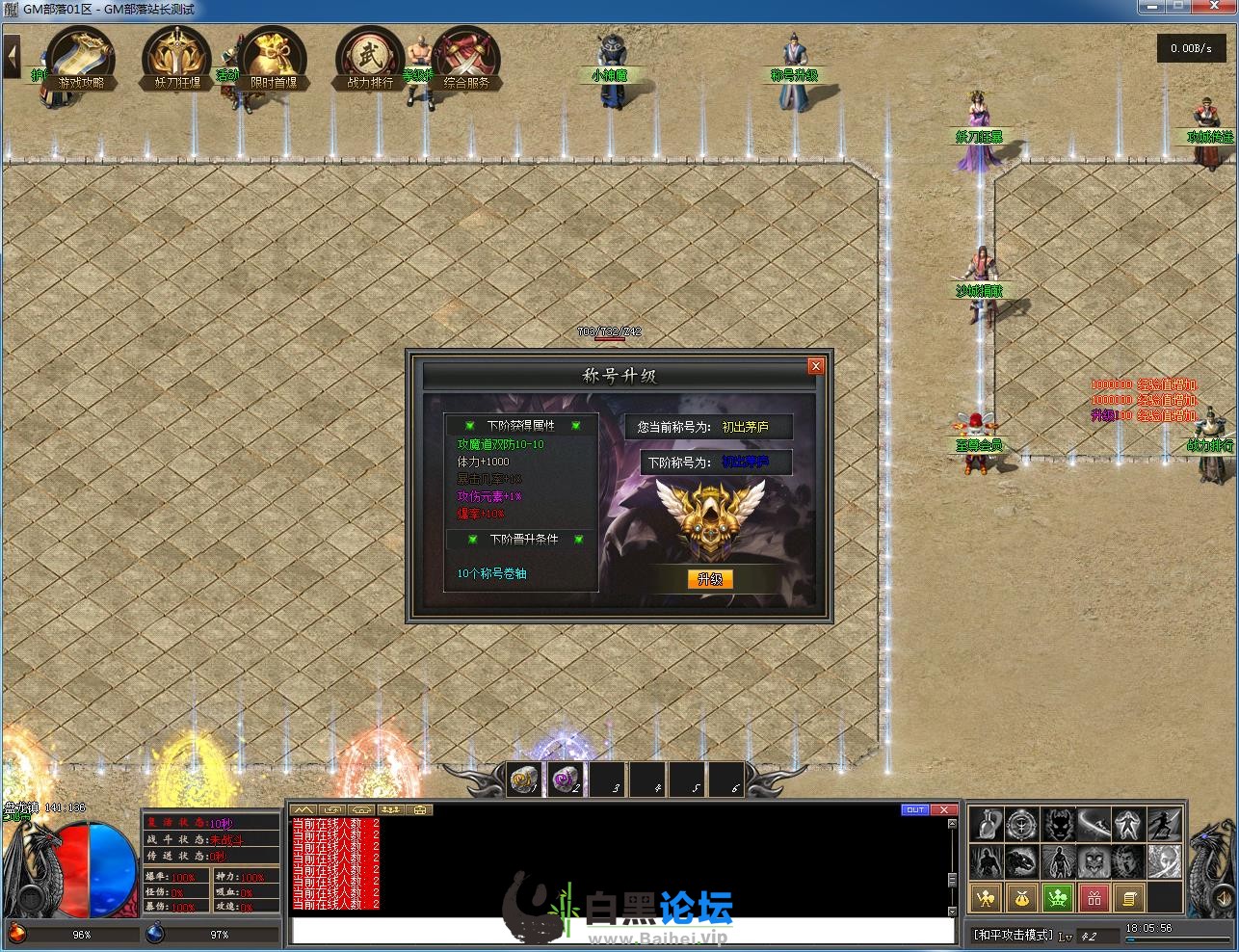Open the yellow scroll list button
The image size is (1239, 952).
click(x=1130, y=899)
